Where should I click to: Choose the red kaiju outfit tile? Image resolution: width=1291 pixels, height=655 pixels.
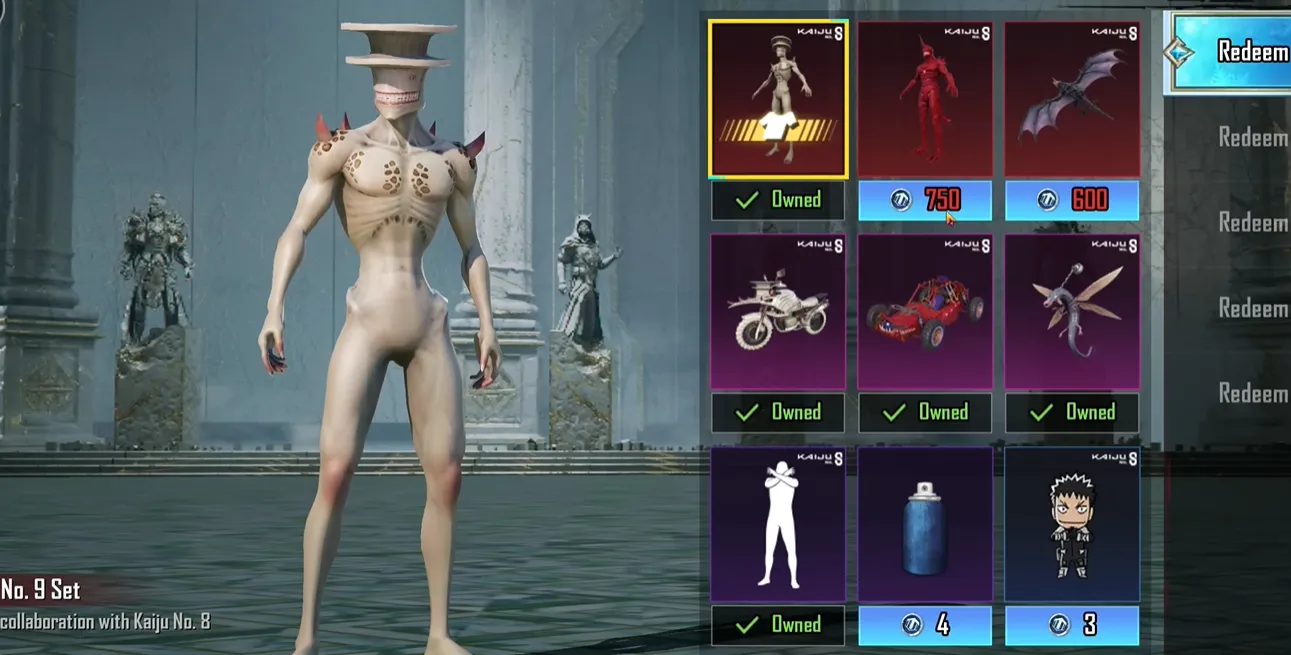(925, 100)
